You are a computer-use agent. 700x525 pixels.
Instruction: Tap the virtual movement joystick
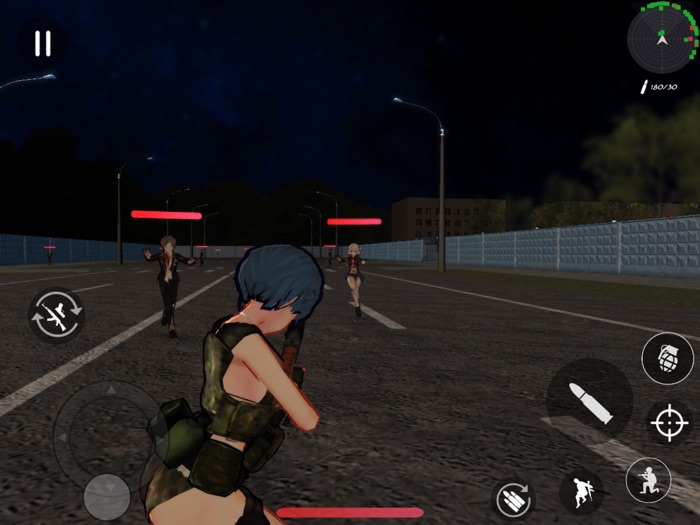[106, 496]
